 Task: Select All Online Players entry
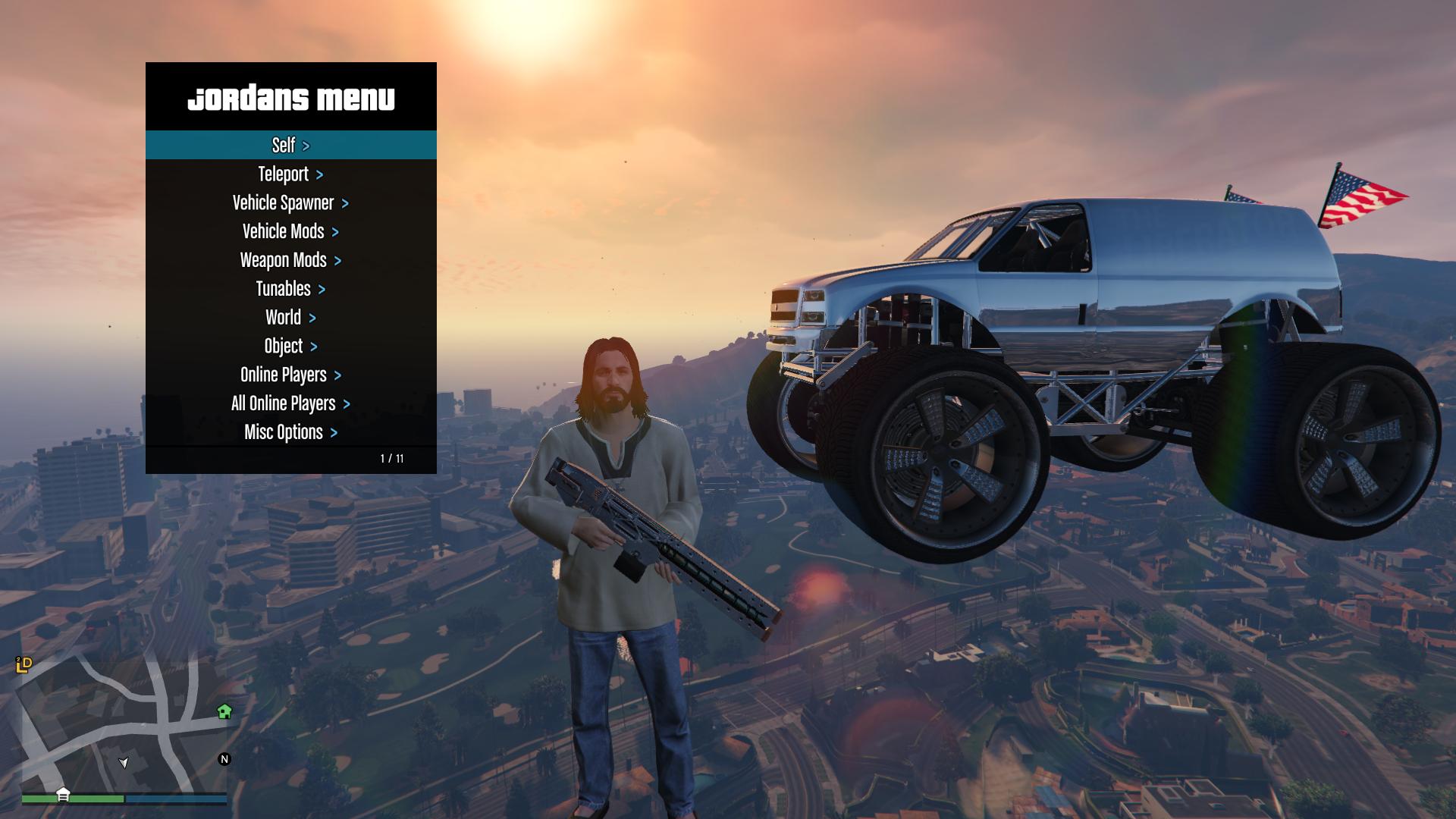290,404
